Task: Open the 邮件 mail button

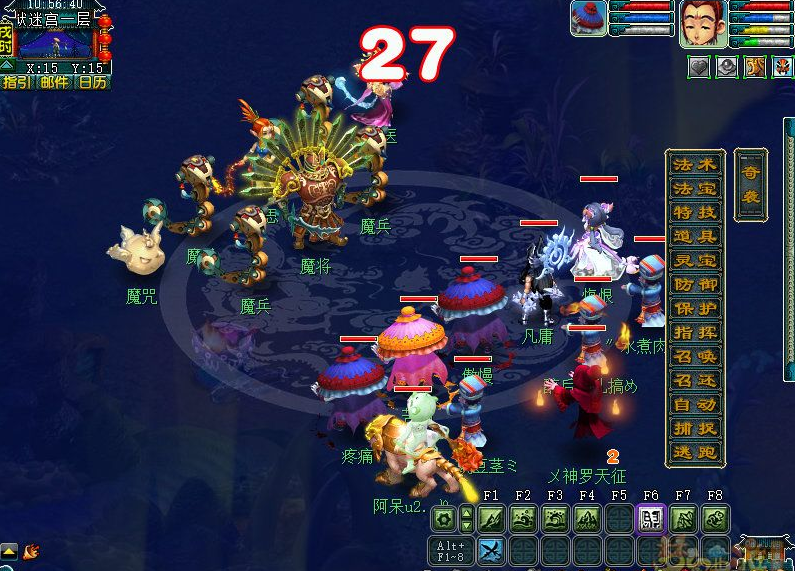Action: pos(54,82)
